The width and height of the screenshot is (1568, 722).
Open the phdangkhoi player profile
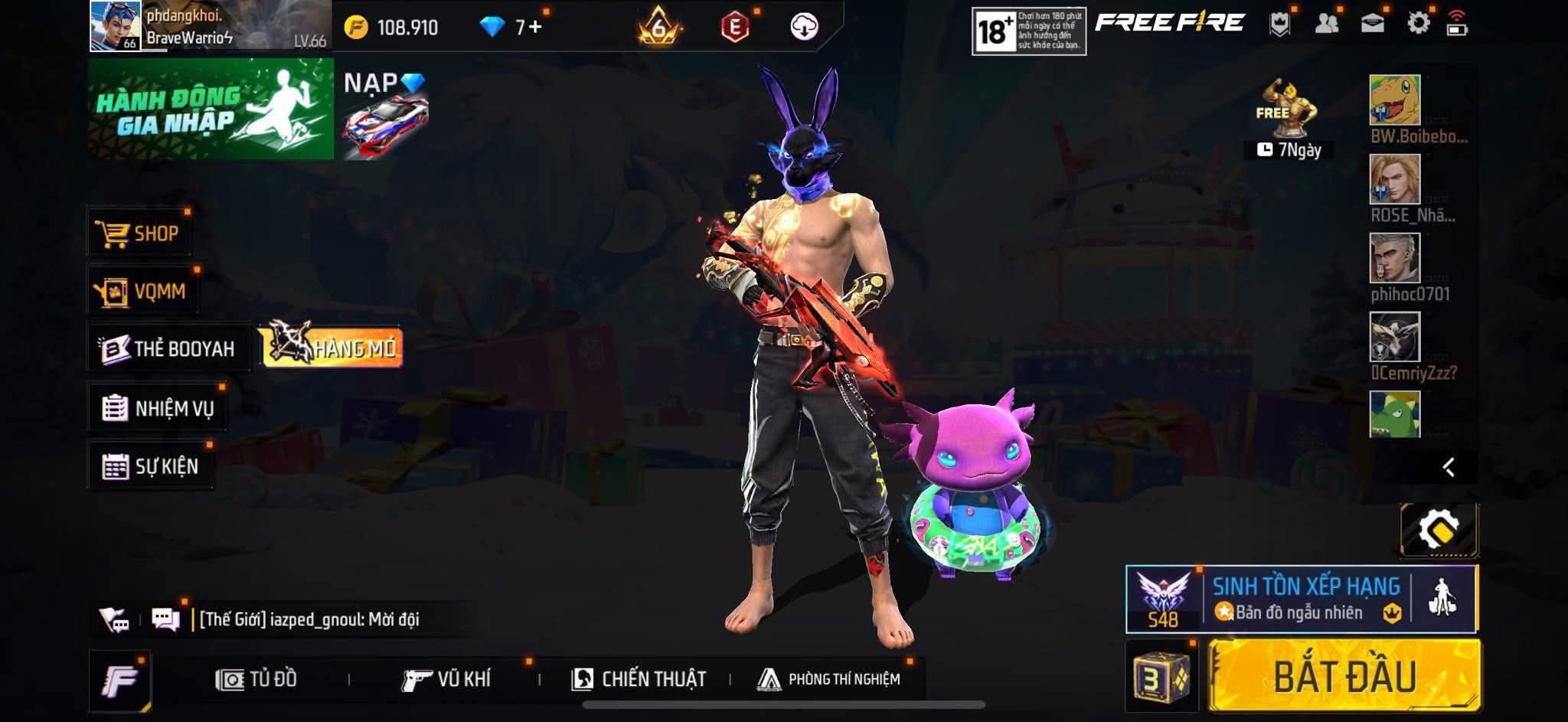pos(115,26)
